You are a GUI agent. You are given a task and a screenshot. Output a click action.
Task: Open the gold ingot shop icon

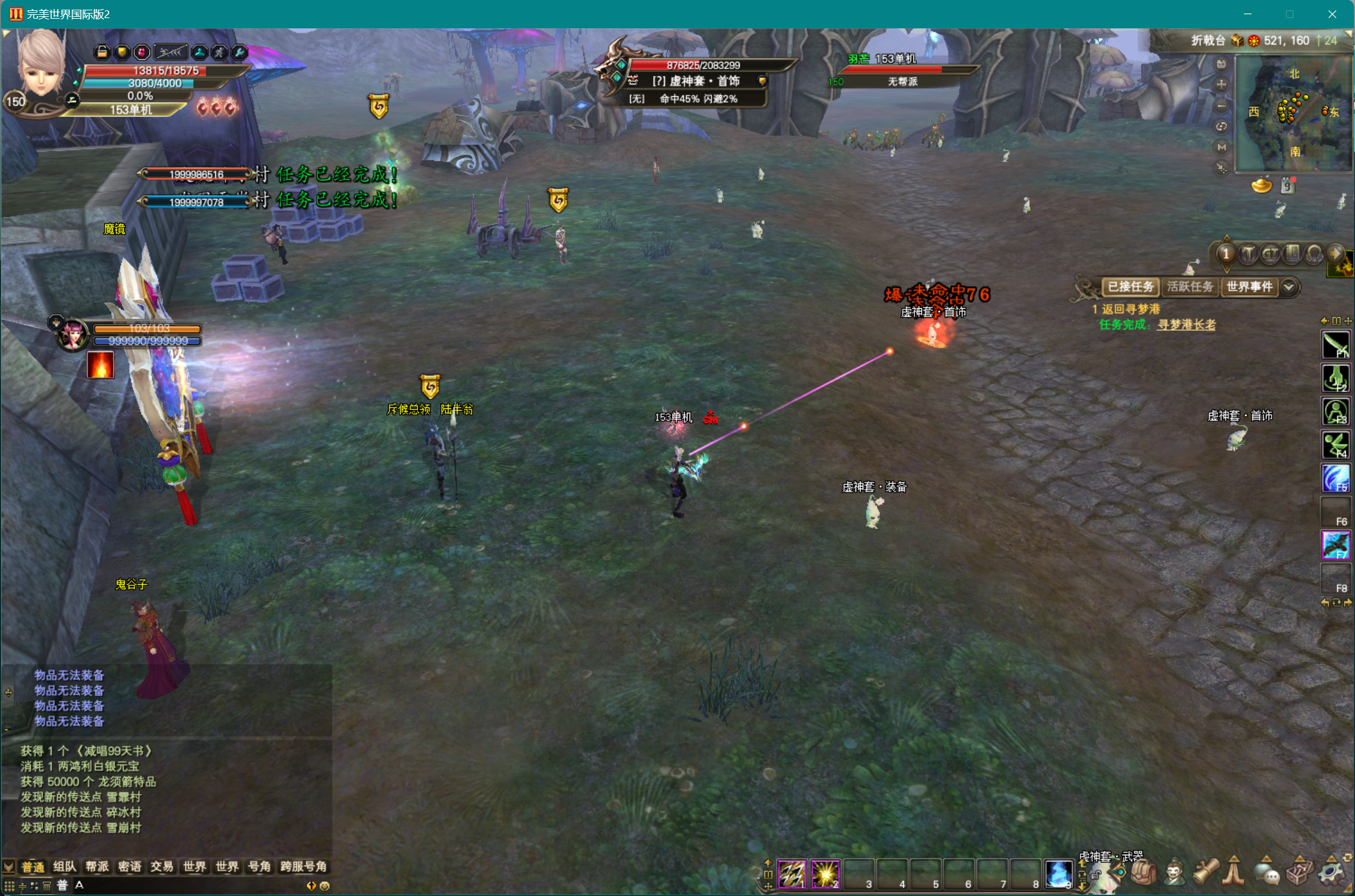coord(1261,186)
